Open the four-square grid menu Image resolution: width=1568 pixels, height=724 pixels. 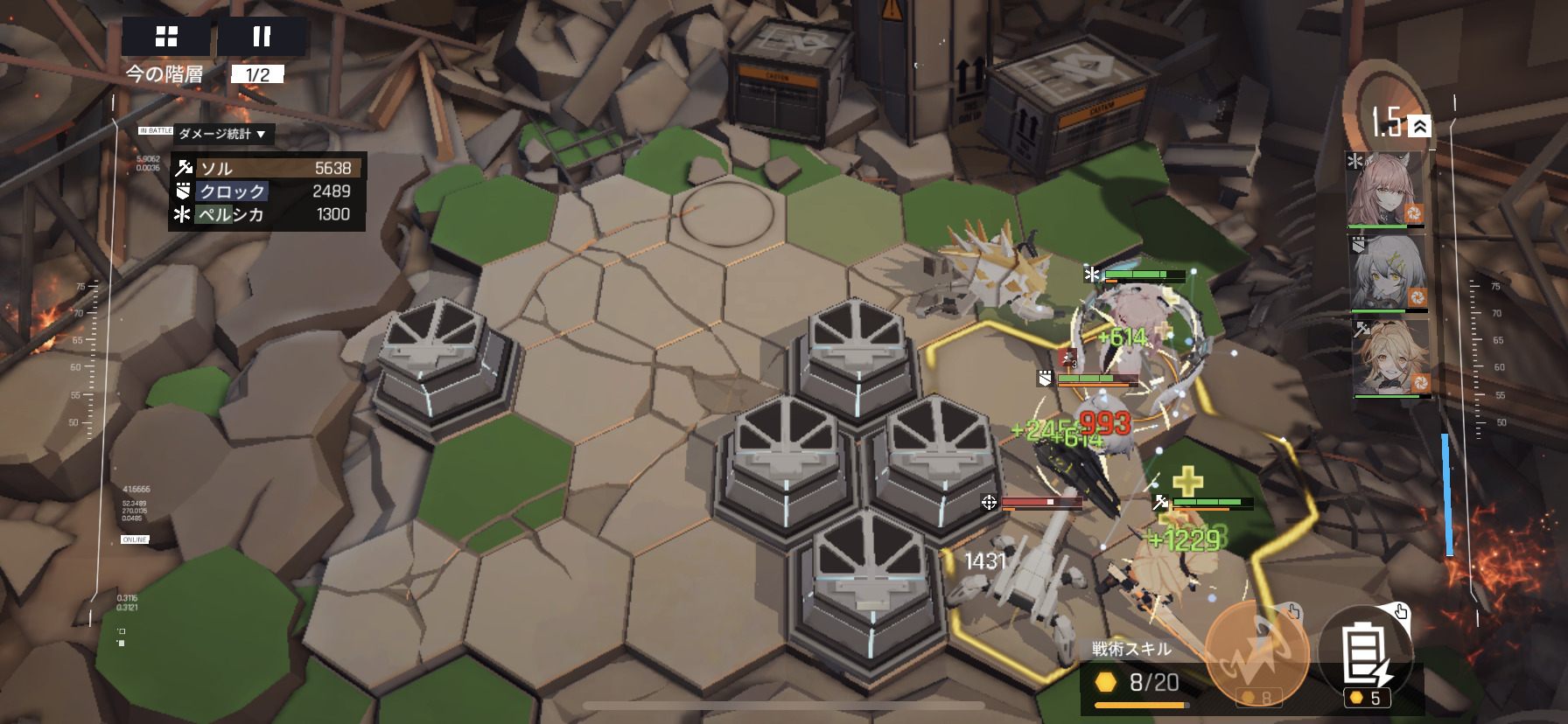pos(166,37)
